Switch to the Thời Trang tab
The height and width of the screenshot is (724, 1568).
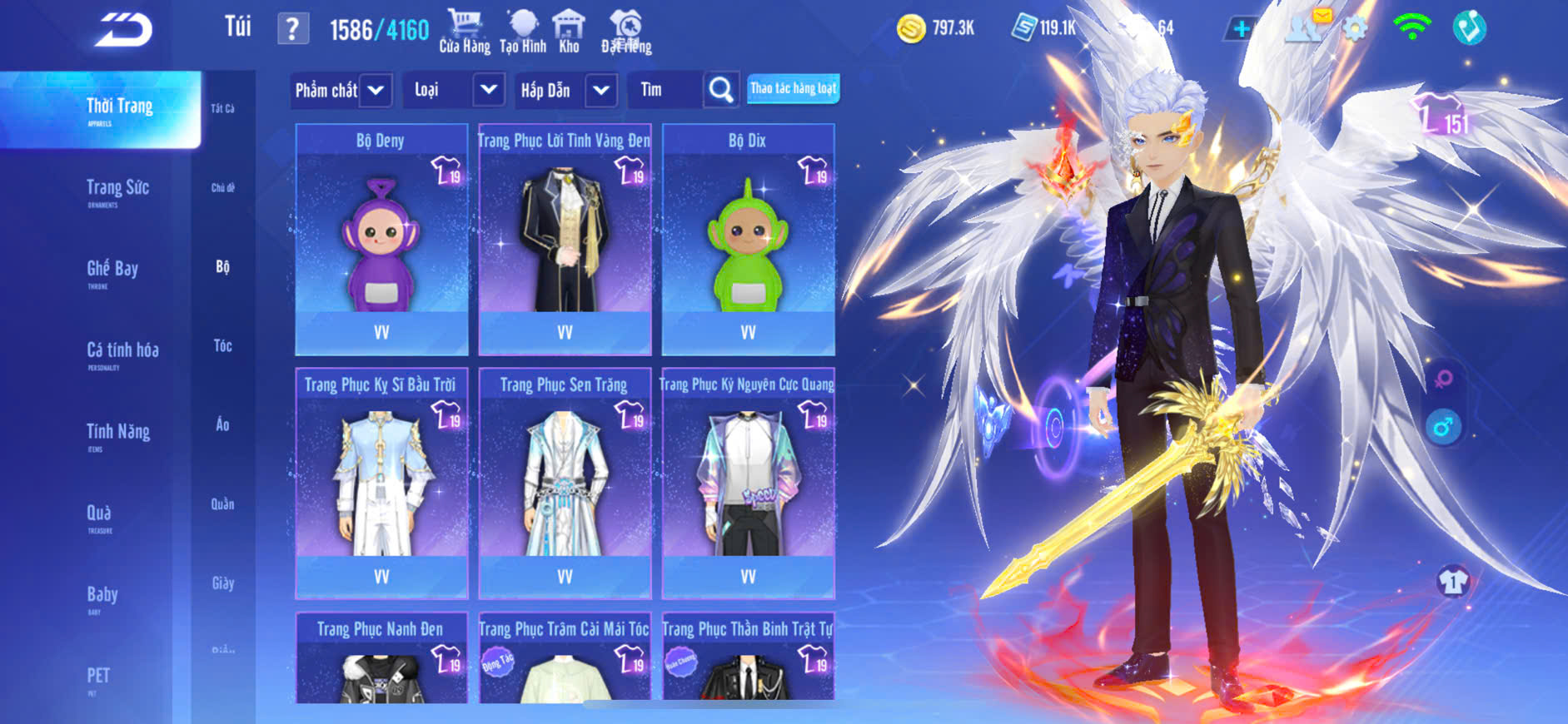(x=119, y=109)
